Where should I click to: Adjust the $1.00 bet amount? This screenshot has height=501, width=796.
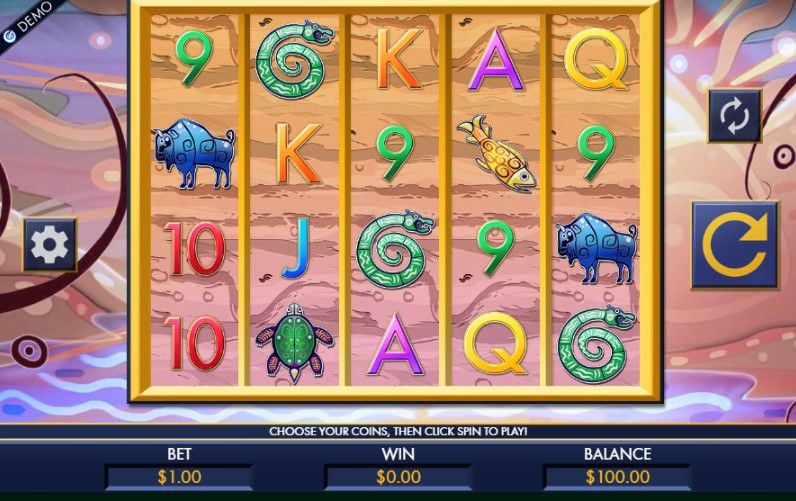(x=179, y=477)
